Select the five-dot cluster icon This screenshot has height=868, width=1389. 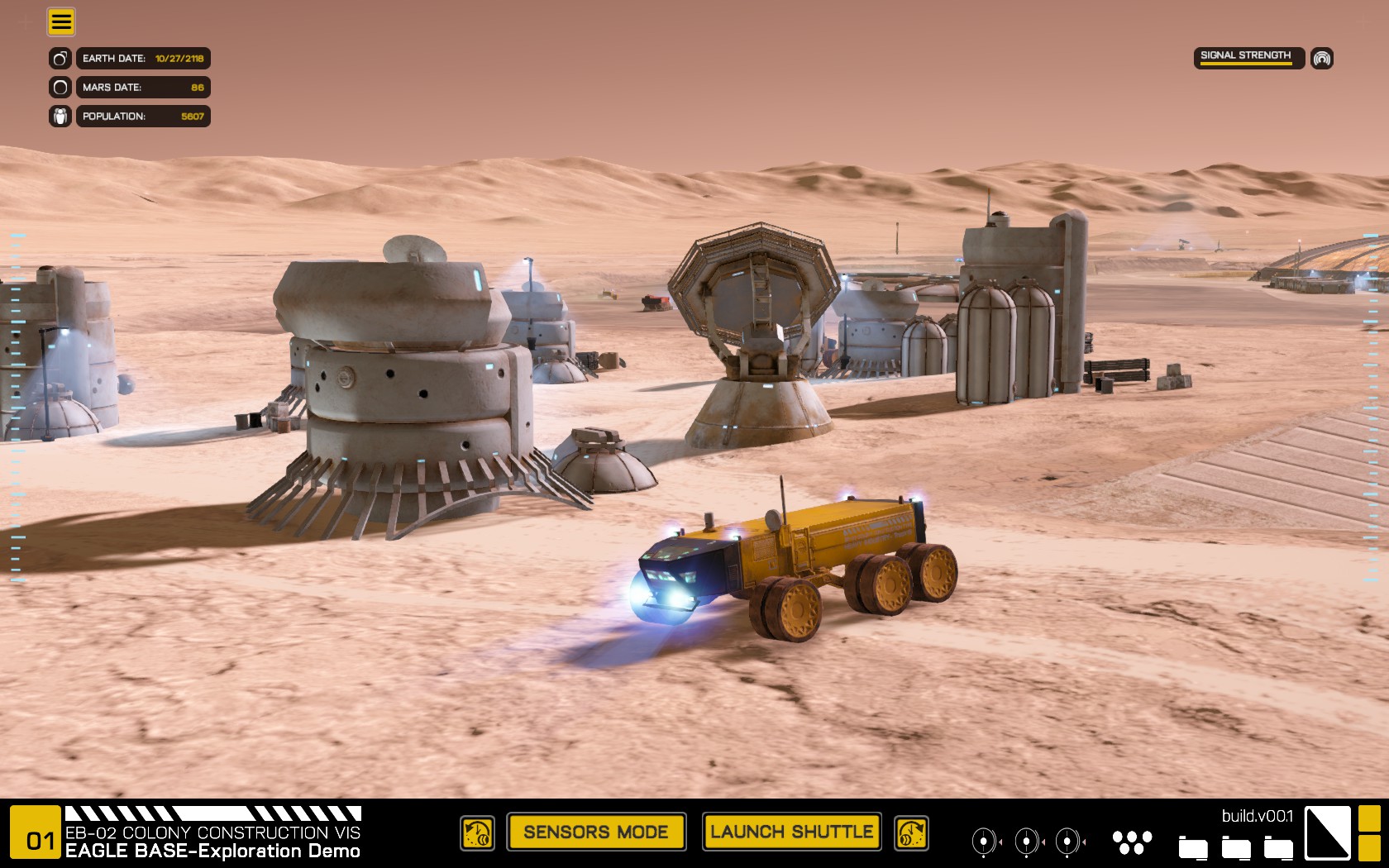click(1132, 842)
